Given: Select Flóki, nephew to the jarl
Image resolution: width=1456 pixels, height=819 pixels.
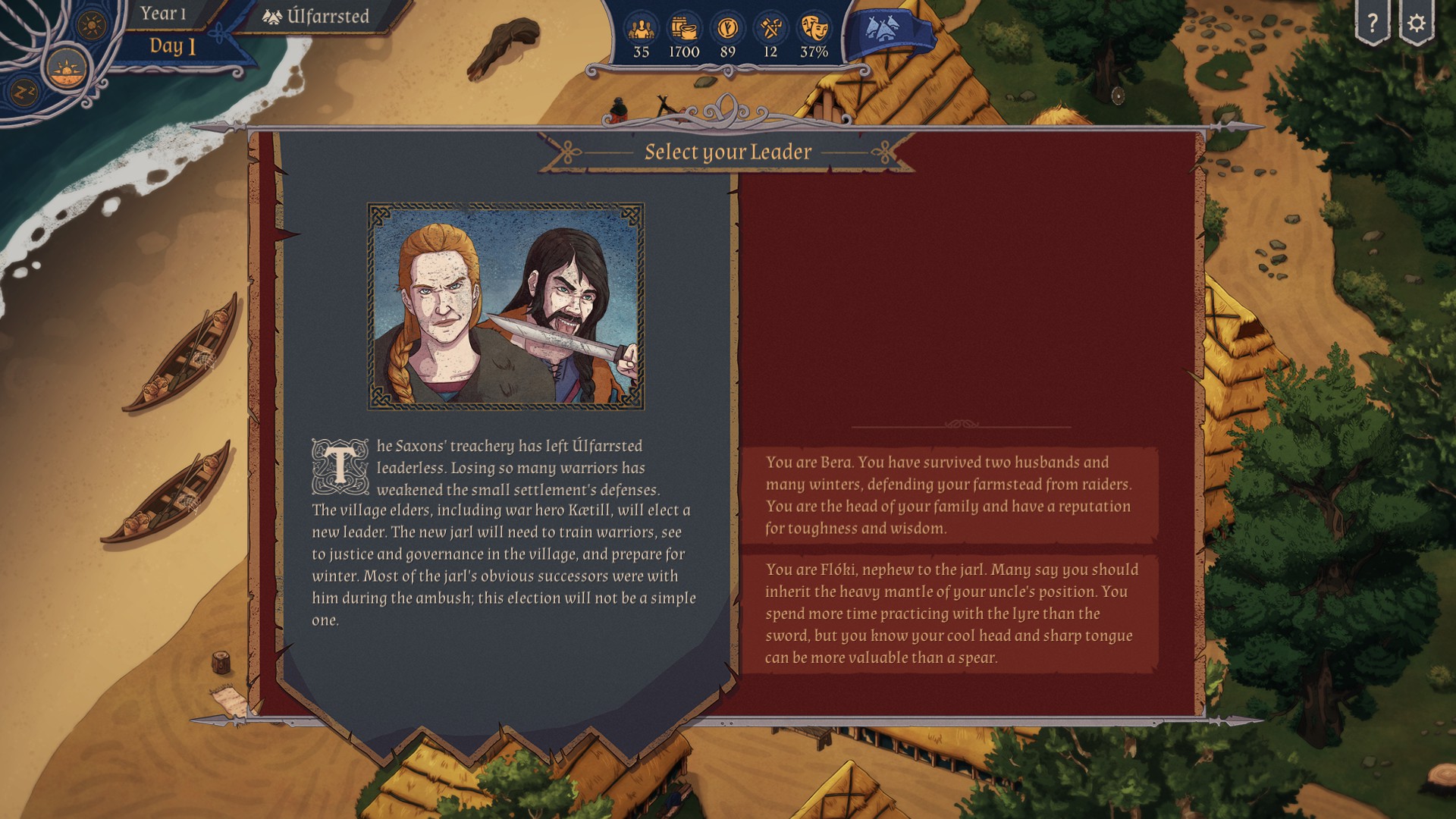Looking at the screenshot, I should point(949,613).
